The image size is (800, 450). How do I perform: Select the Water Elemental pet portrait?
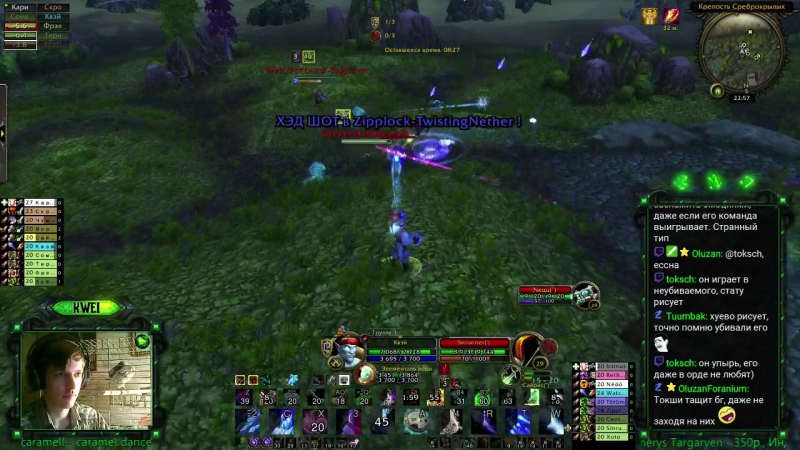[366, 376]
